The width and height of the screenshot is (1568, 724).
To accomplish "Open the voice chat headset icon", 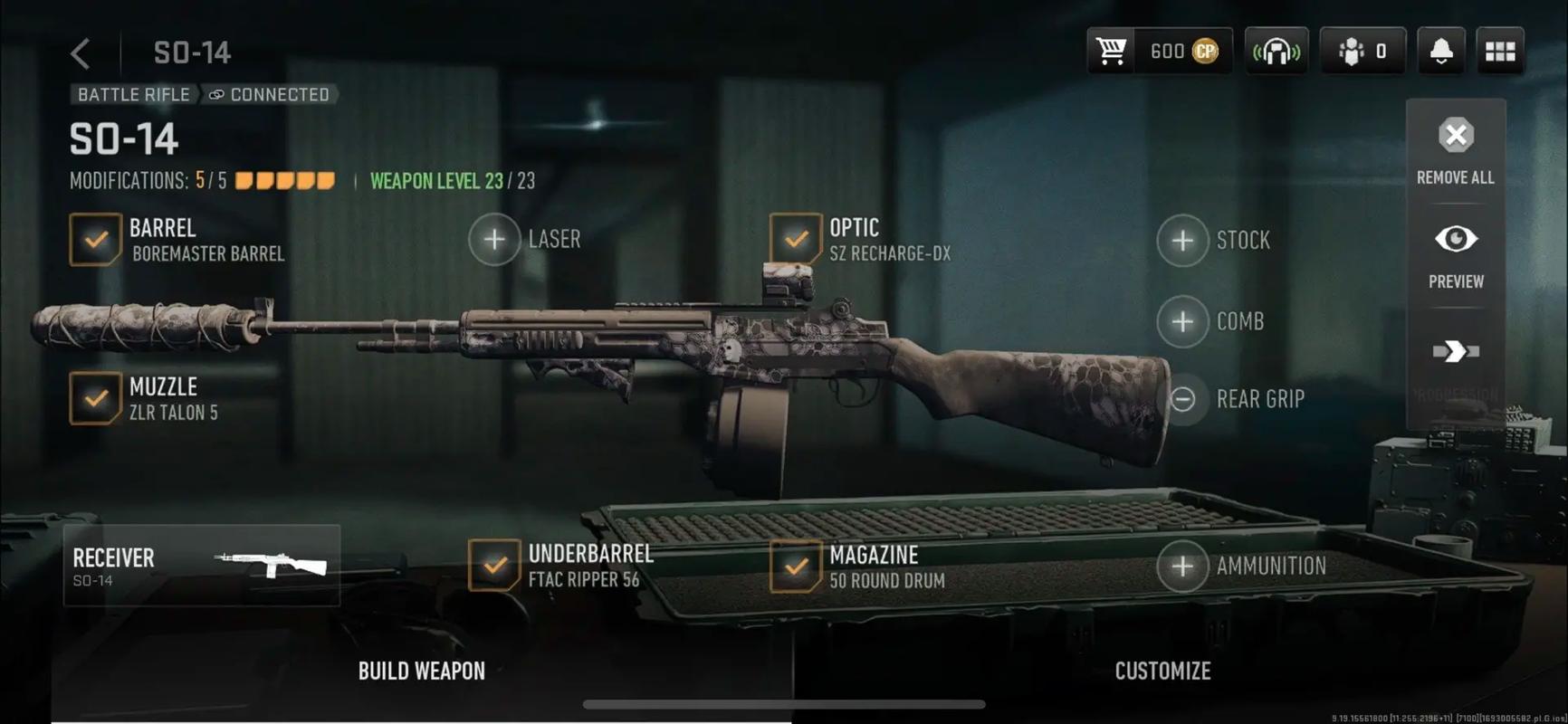I will [1276, 52].
